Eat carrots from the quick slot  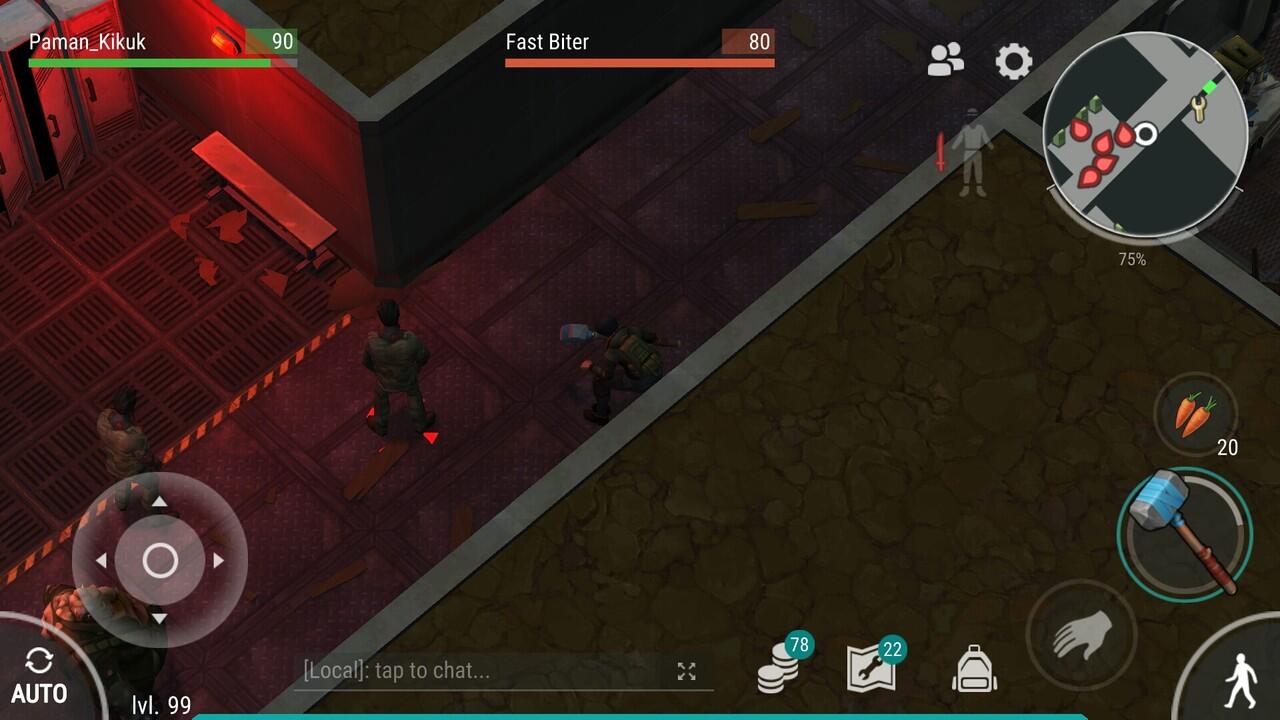1195,415
